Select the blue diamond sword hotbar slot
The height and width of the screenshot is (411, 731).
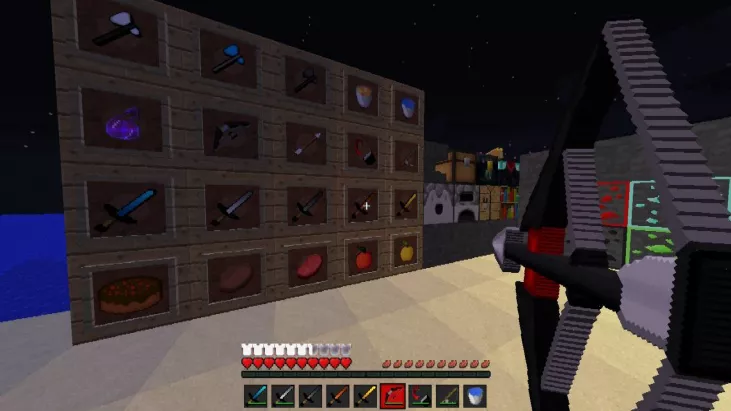point(255,396)
